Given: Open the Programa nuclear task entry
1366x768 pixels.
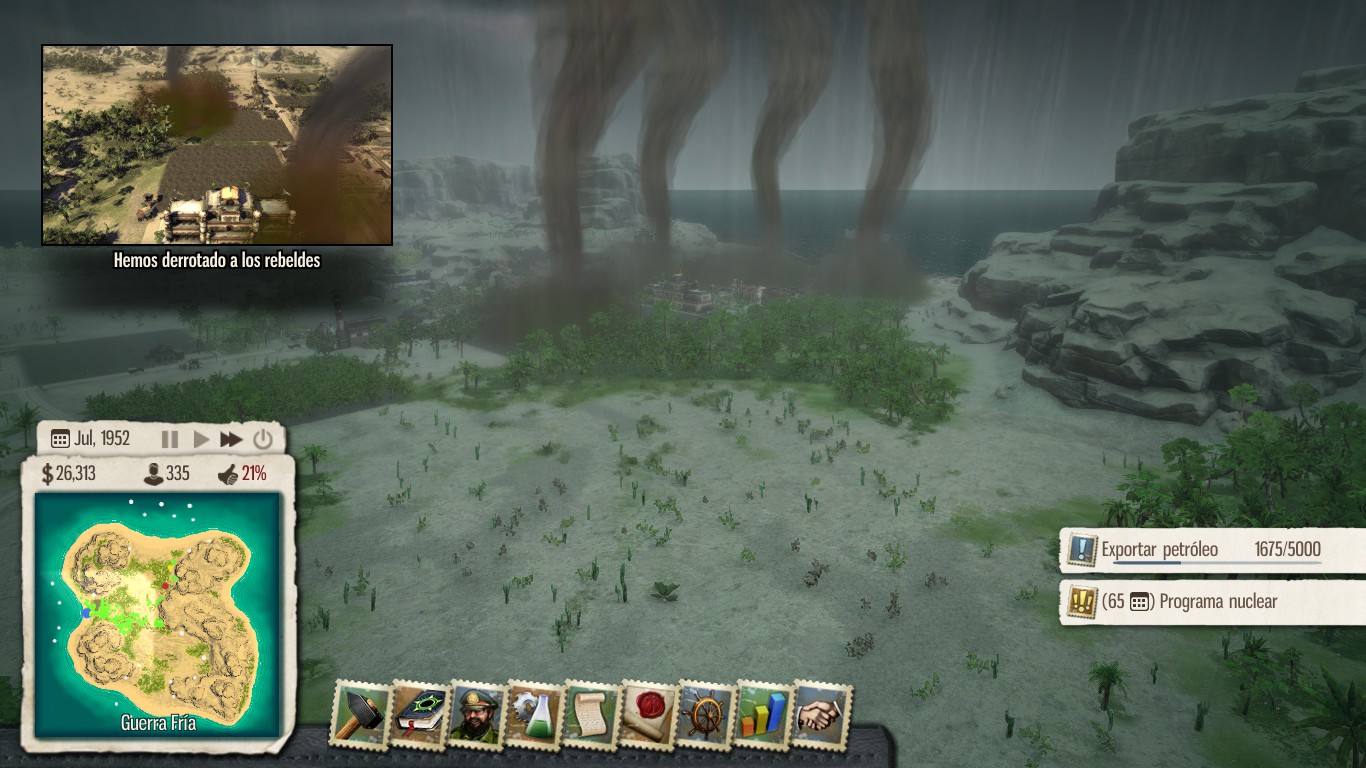Looking at the screenshot, I should click(1190, 601).
